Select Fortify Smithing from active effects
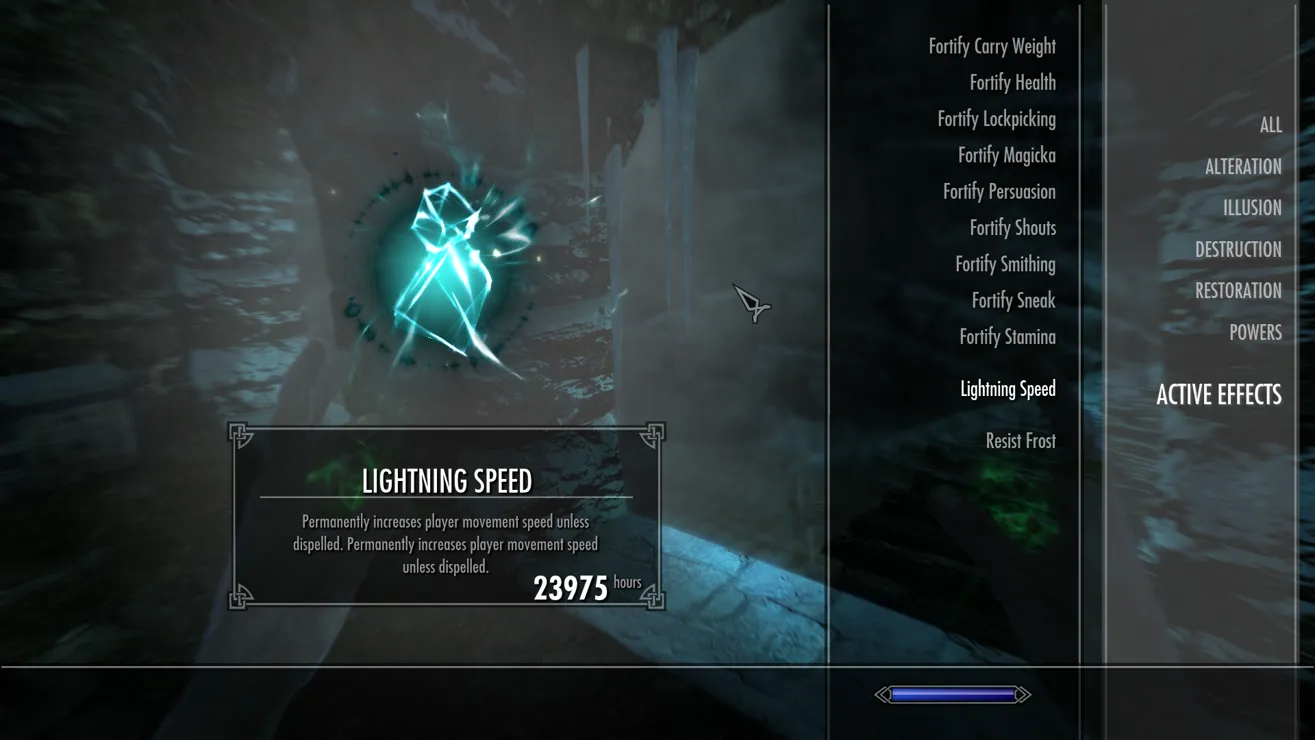The image size is (1315, 740). tap(1005, 264)
